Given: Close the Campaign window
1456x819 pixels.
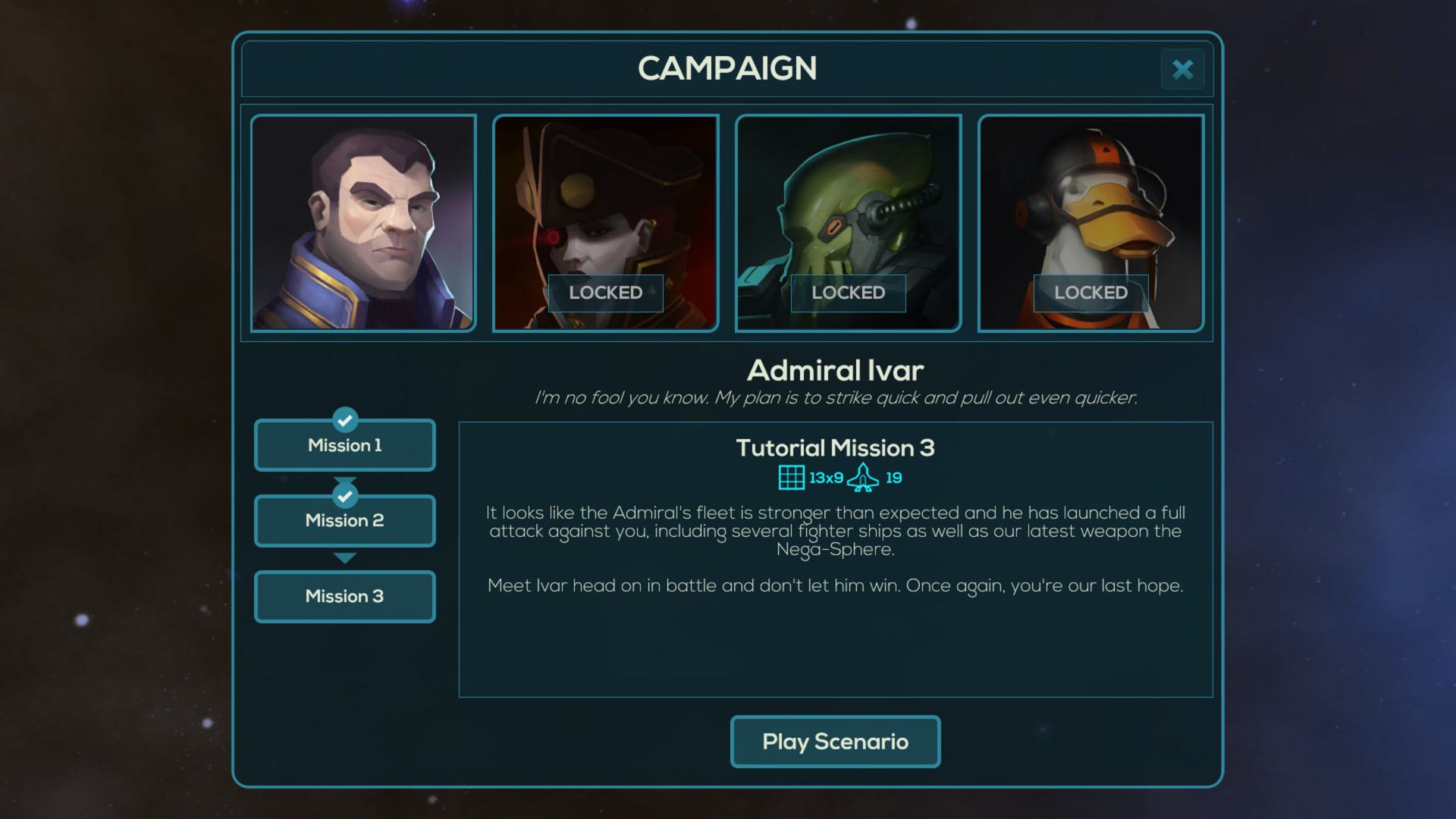Looking at the screenshot, I should click(1182, 70).
